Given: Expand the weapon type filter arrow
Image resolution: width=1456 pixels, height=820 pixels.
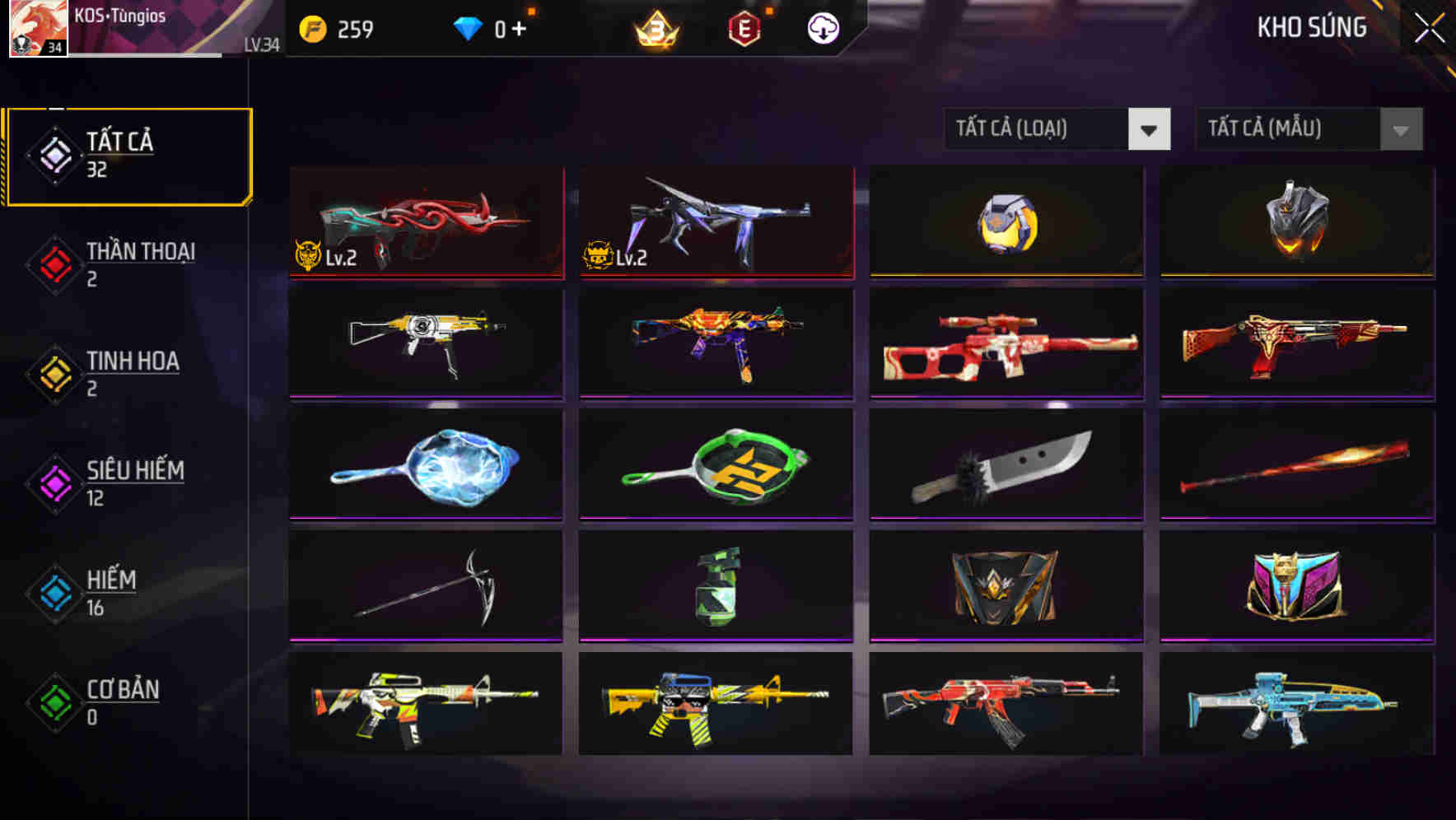Looking at the screenshot, I should pyautogui.click(x=1150, y=129).
